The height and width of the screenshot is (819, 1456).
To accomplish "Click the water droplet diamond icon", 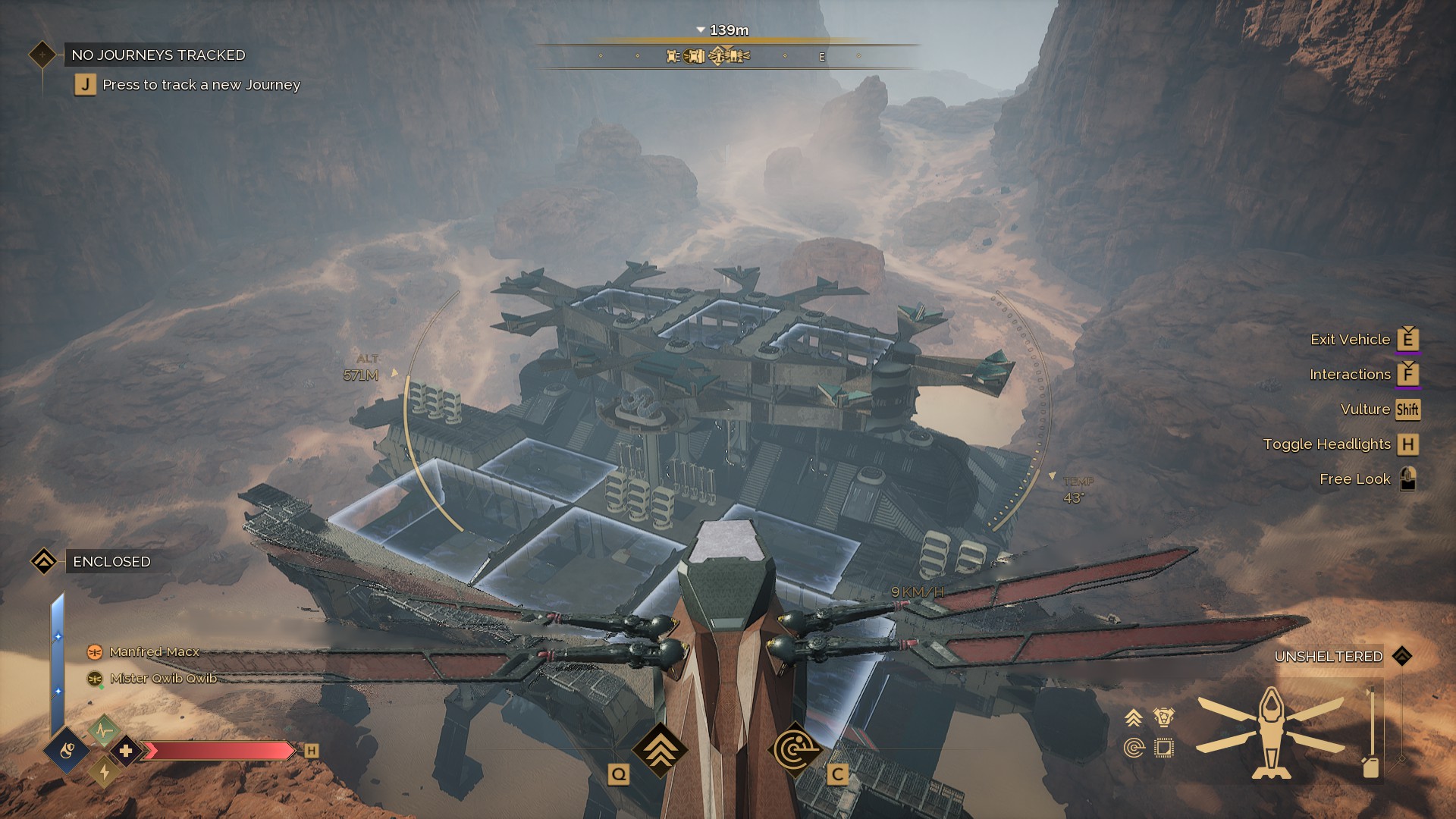I will click(x=67, y=752).
